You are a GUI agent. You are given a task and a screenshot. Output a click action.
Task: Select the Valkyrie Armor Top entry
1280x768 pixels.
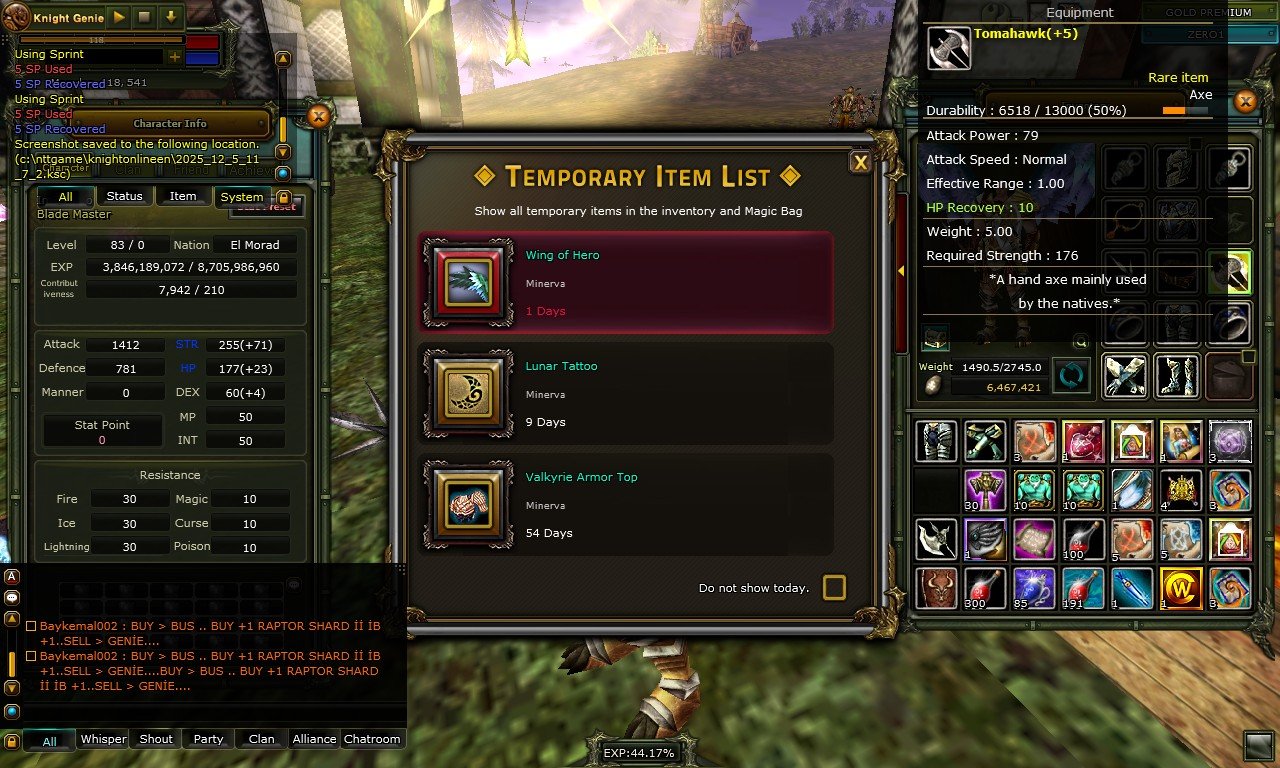[x=626, y=505]
